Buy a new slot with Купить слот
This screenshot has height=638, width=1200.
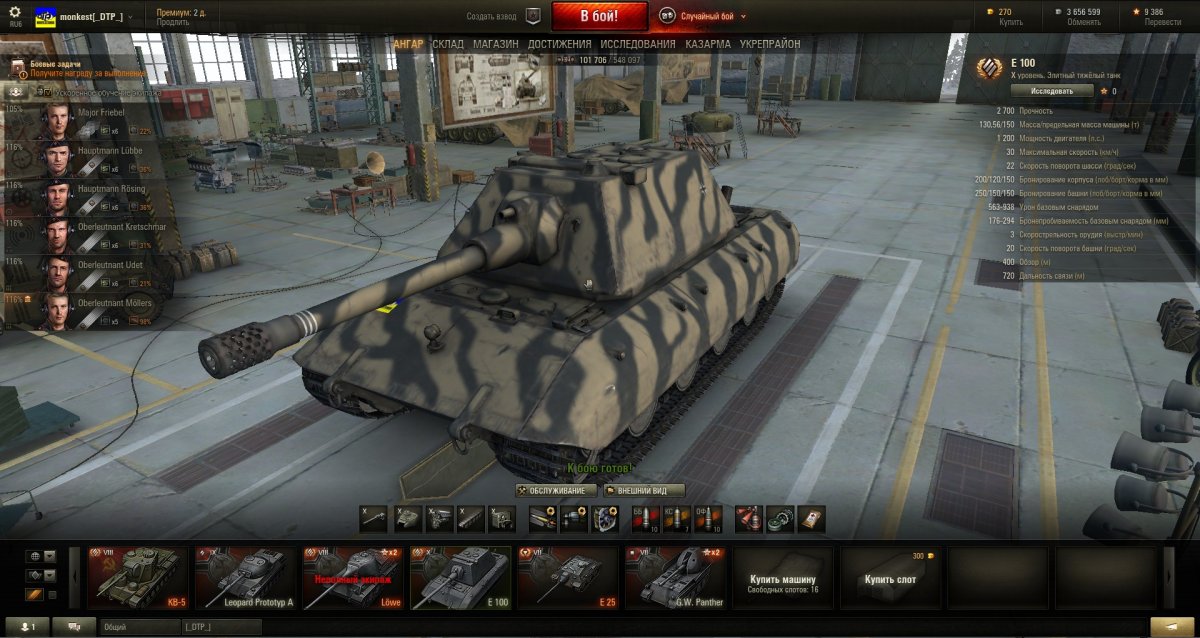tap(890, 578)
